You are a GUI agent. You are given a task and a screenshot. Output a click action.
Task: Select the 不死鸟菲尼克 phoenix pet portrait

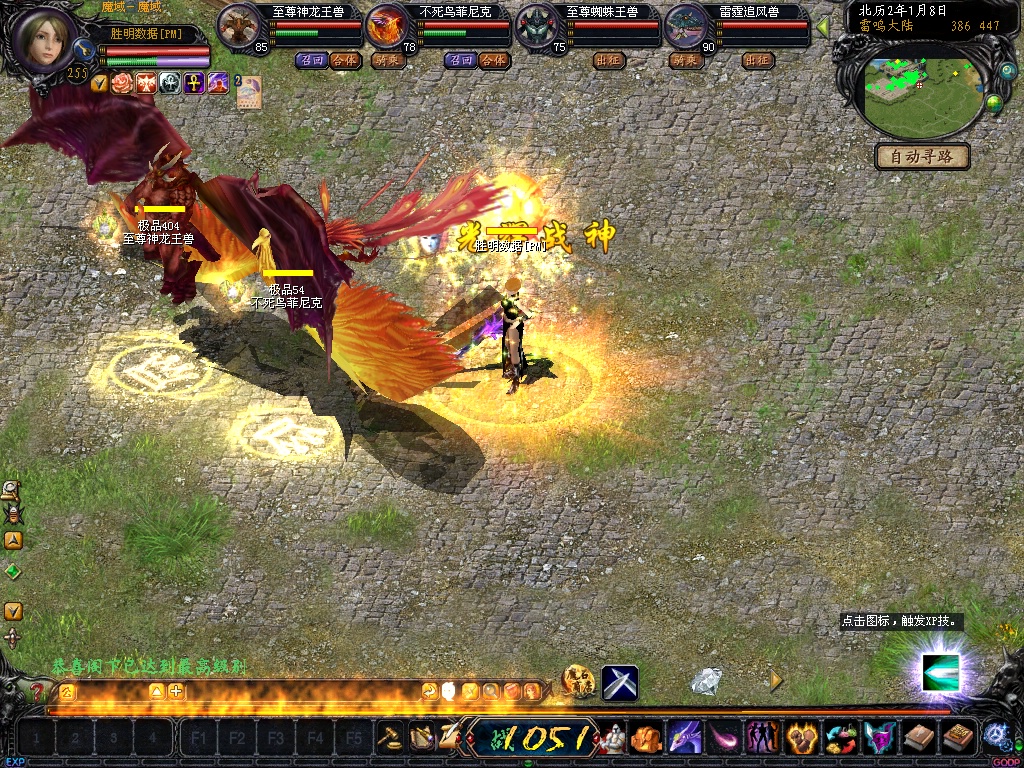387,26
